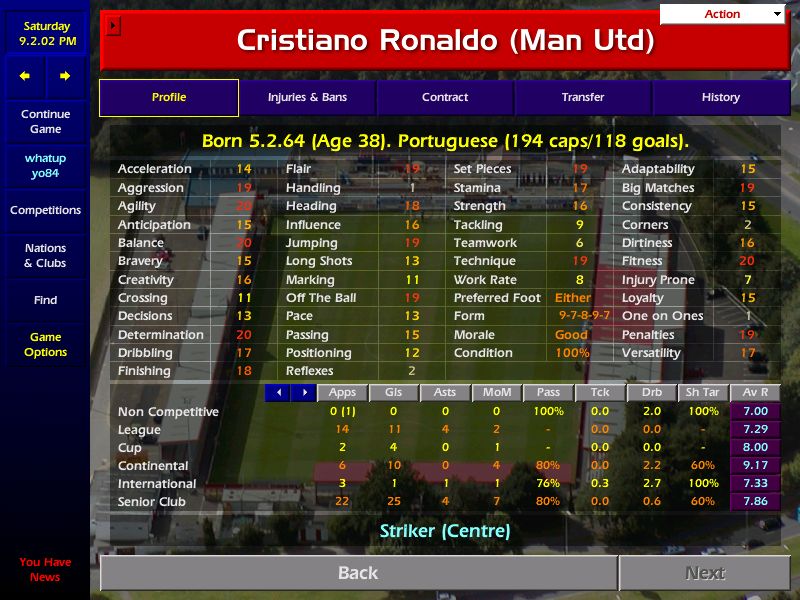Switch to the Injuries & Bans tab
Screen dimensions: 800x600
point(307,98)
